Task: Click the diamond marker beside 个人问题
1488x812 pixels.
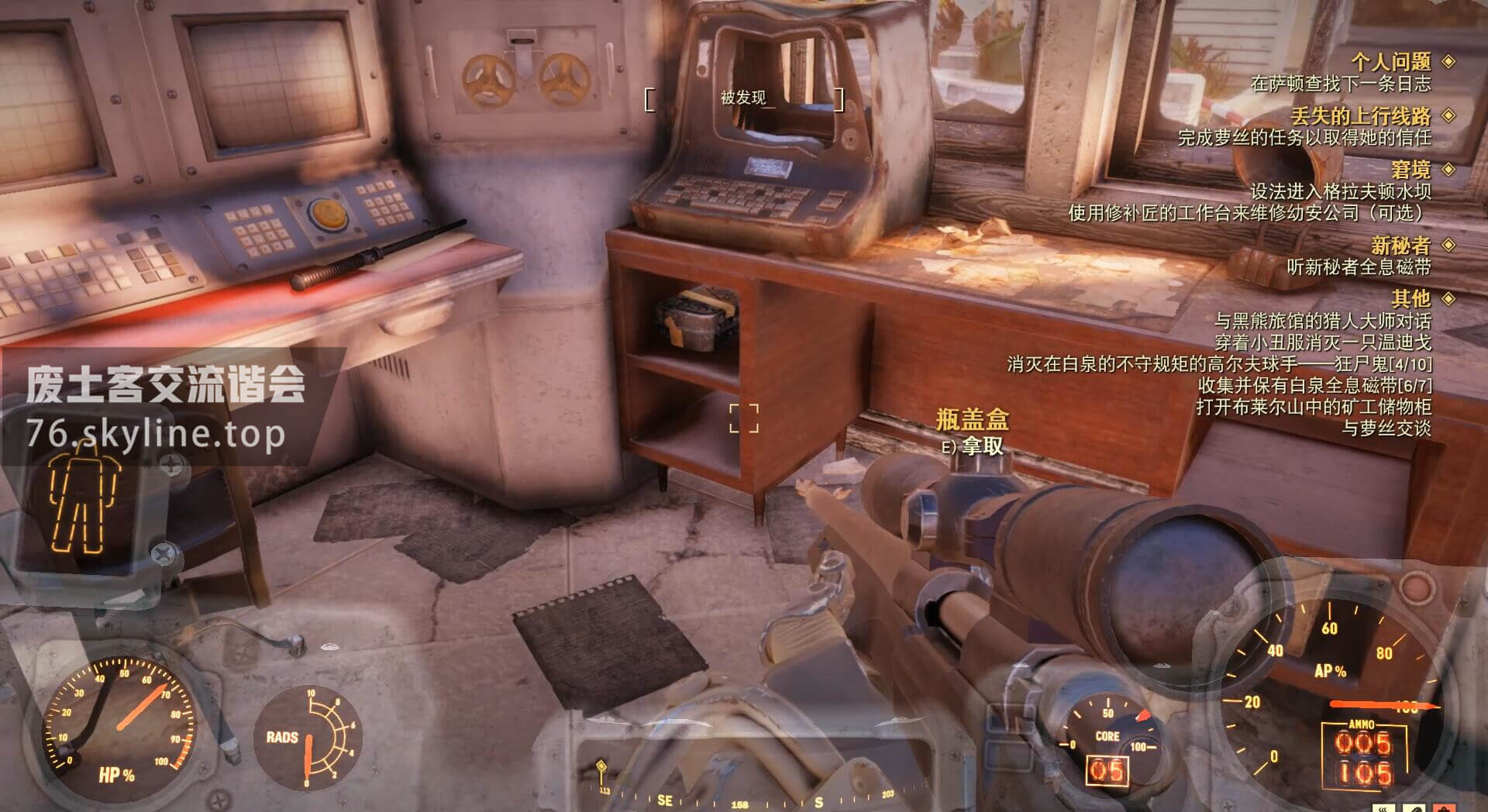Action: tap(1448, 61)
